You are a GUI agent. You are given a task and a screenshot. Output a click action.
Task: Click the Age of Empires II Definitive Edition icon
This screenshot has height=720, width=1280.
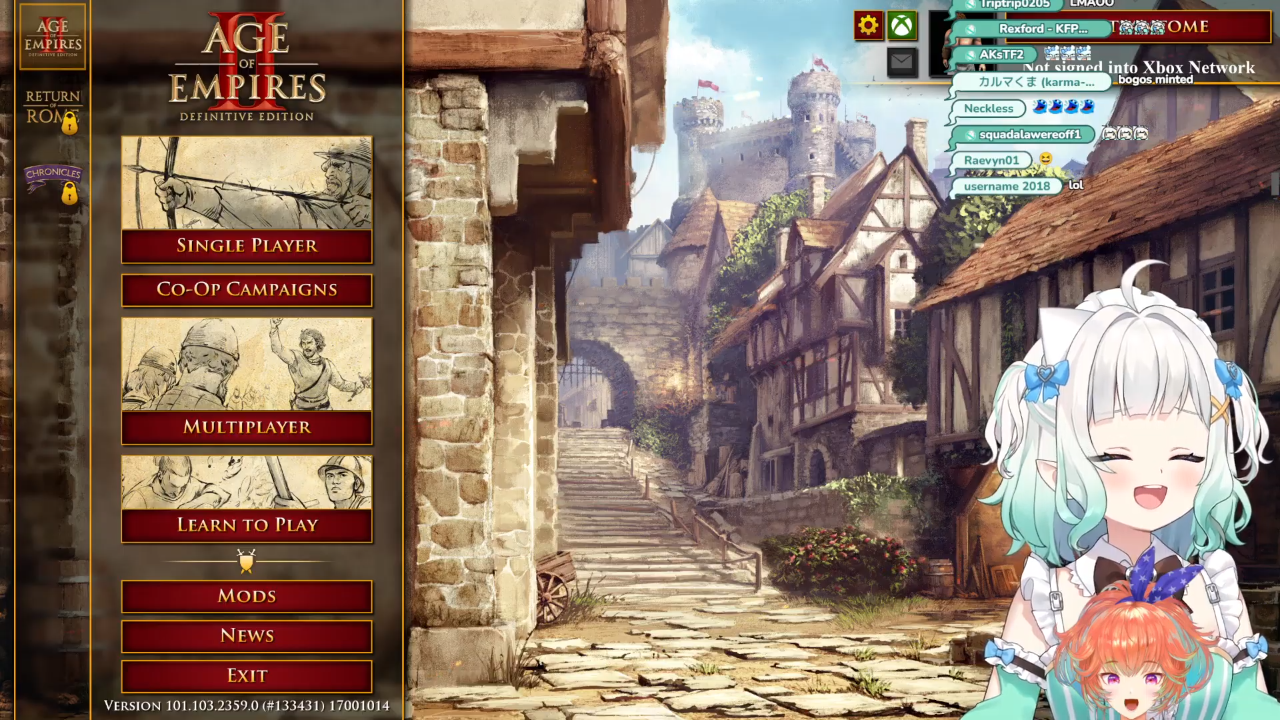click(x=53, y=37)
